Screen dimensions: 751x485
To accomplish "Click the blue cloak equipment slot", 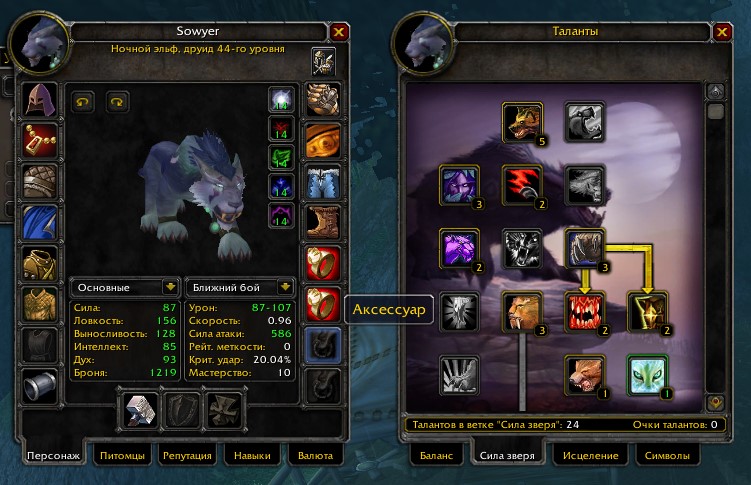I will click(38, 222).
